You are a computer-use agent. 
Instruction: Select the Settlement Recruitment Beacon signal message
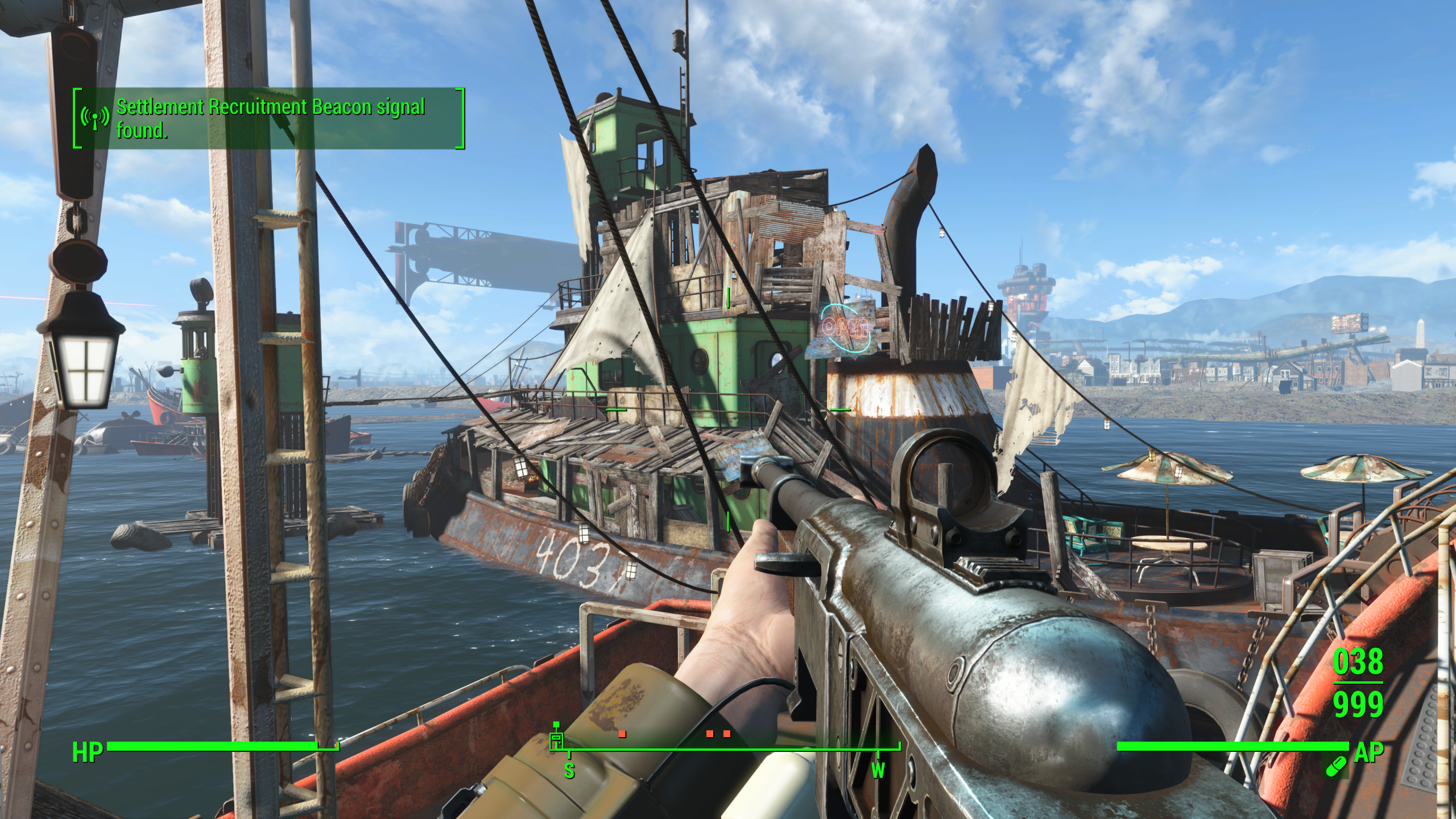coord(271,118)
